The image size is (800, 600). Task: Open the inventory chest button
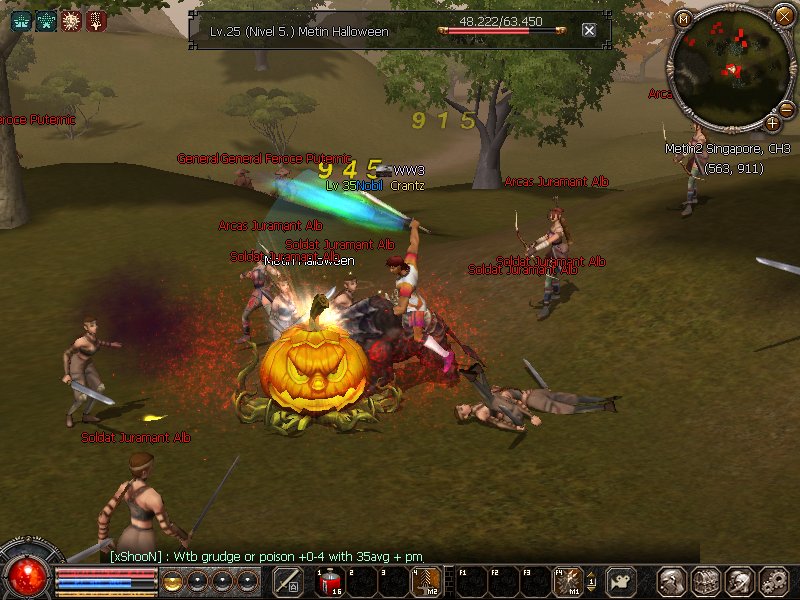point(707,581)
